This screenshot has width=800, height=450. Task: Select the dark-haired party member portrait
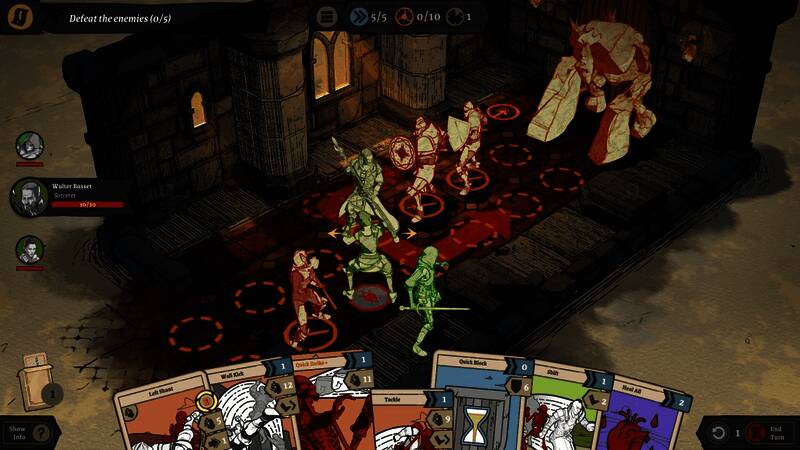[30, 250]
